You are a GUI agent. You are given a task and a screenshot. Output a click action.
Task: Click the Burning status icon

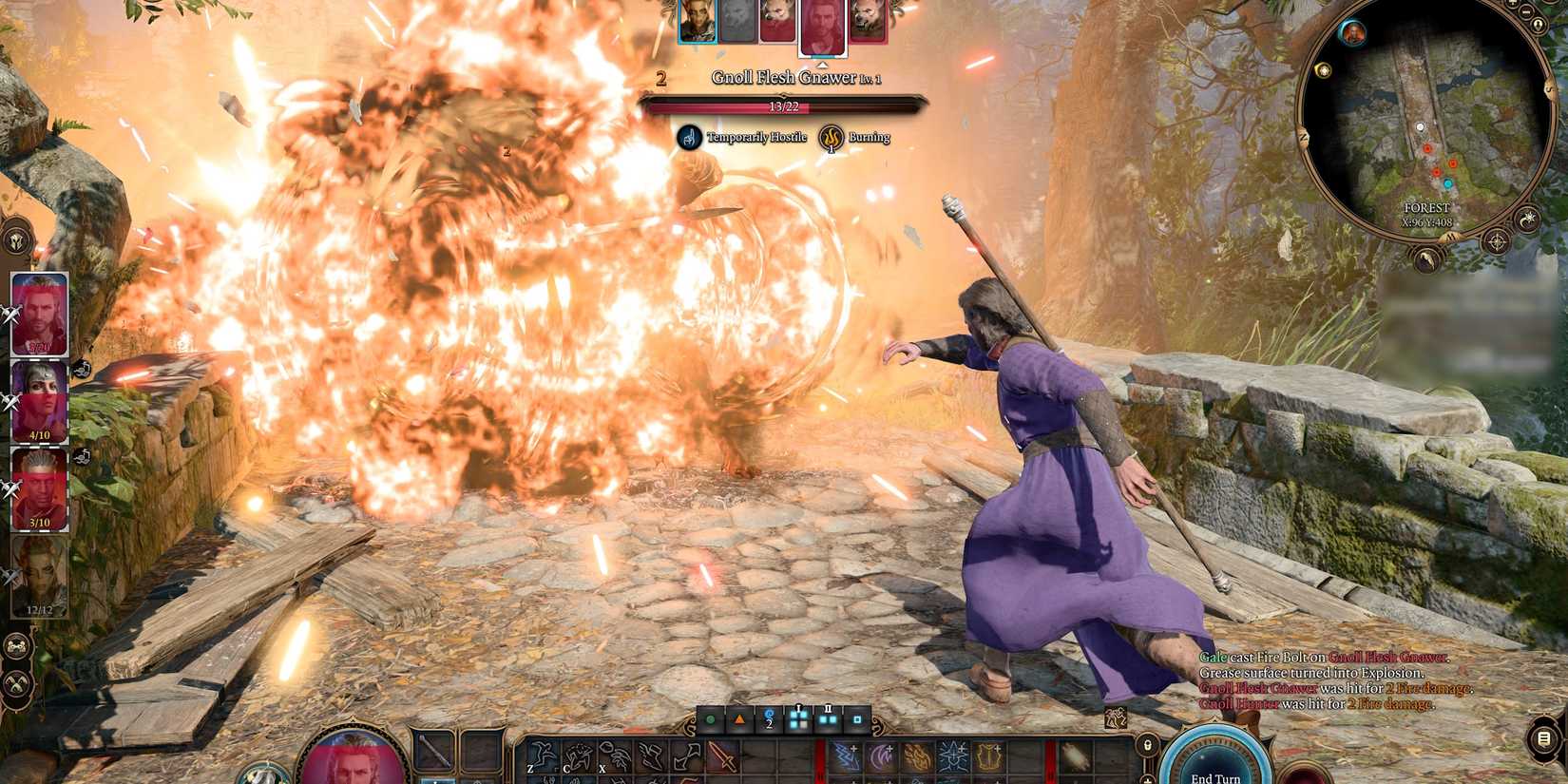click(x=831, y=137)
